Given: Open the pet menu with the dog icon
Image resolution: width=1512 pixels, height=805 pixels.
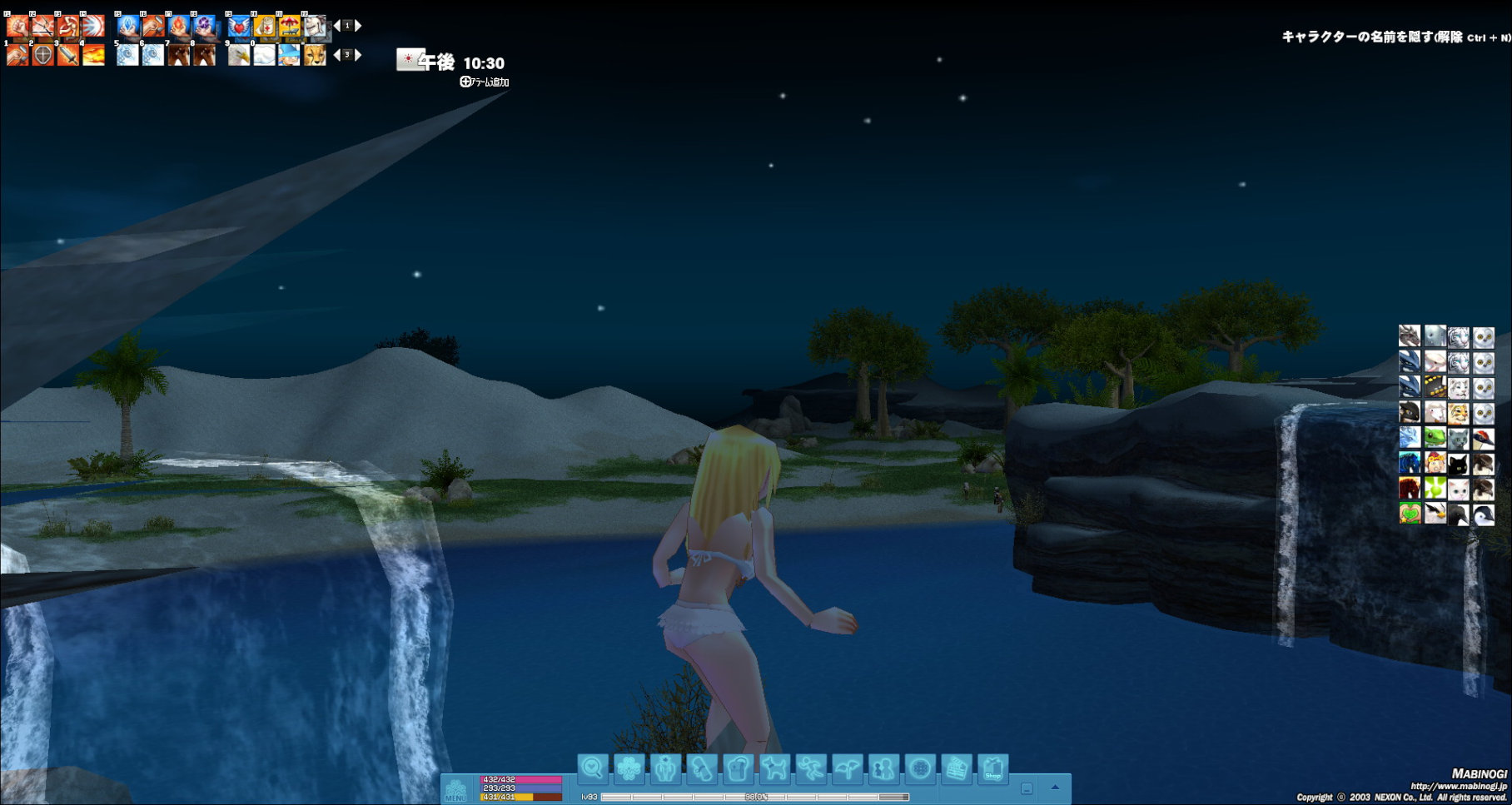Looking at the screenshot, I should pos(774,768).
